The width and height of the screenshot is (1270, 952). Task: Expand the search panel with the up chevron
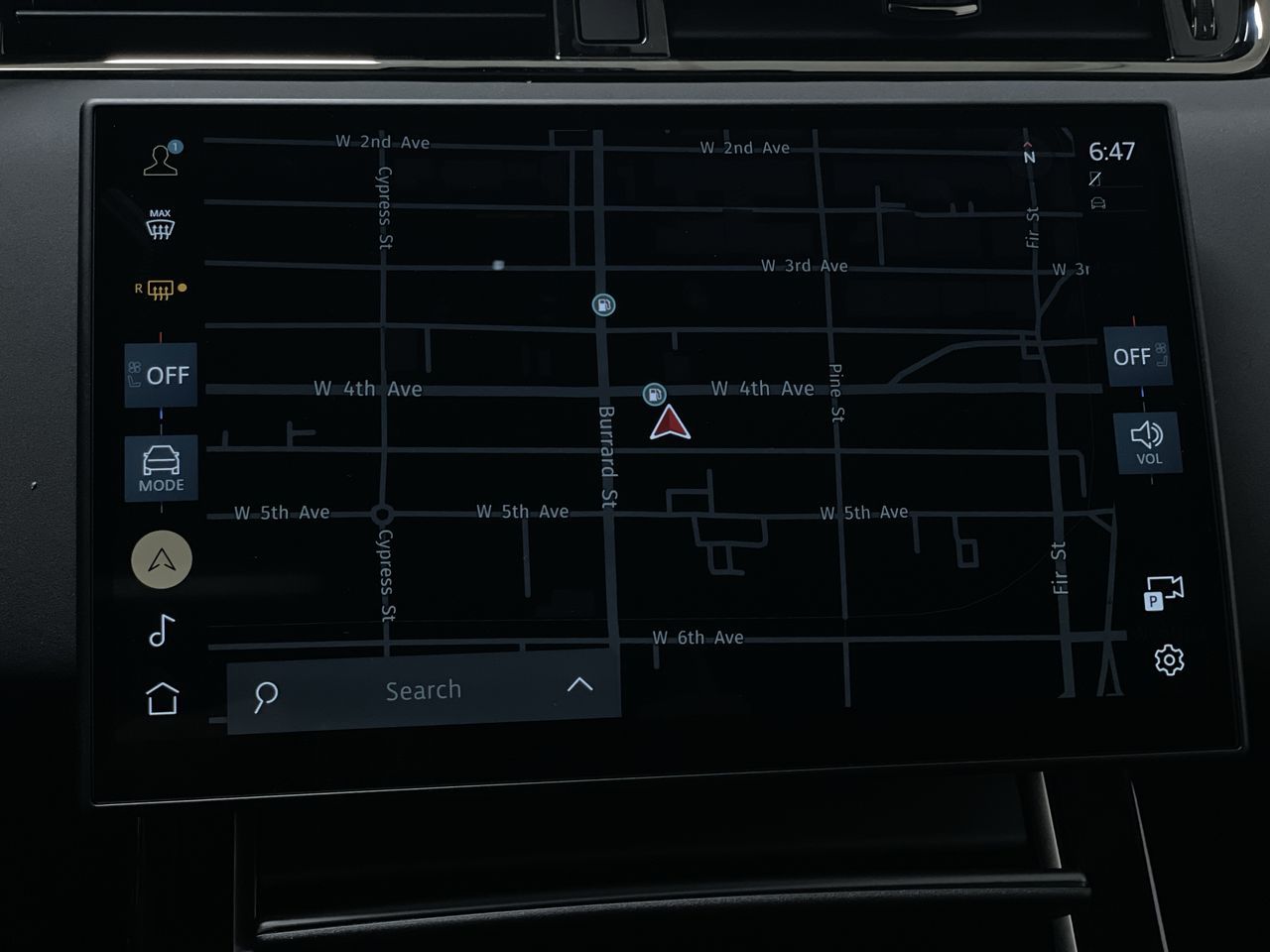tap(579, 685)
